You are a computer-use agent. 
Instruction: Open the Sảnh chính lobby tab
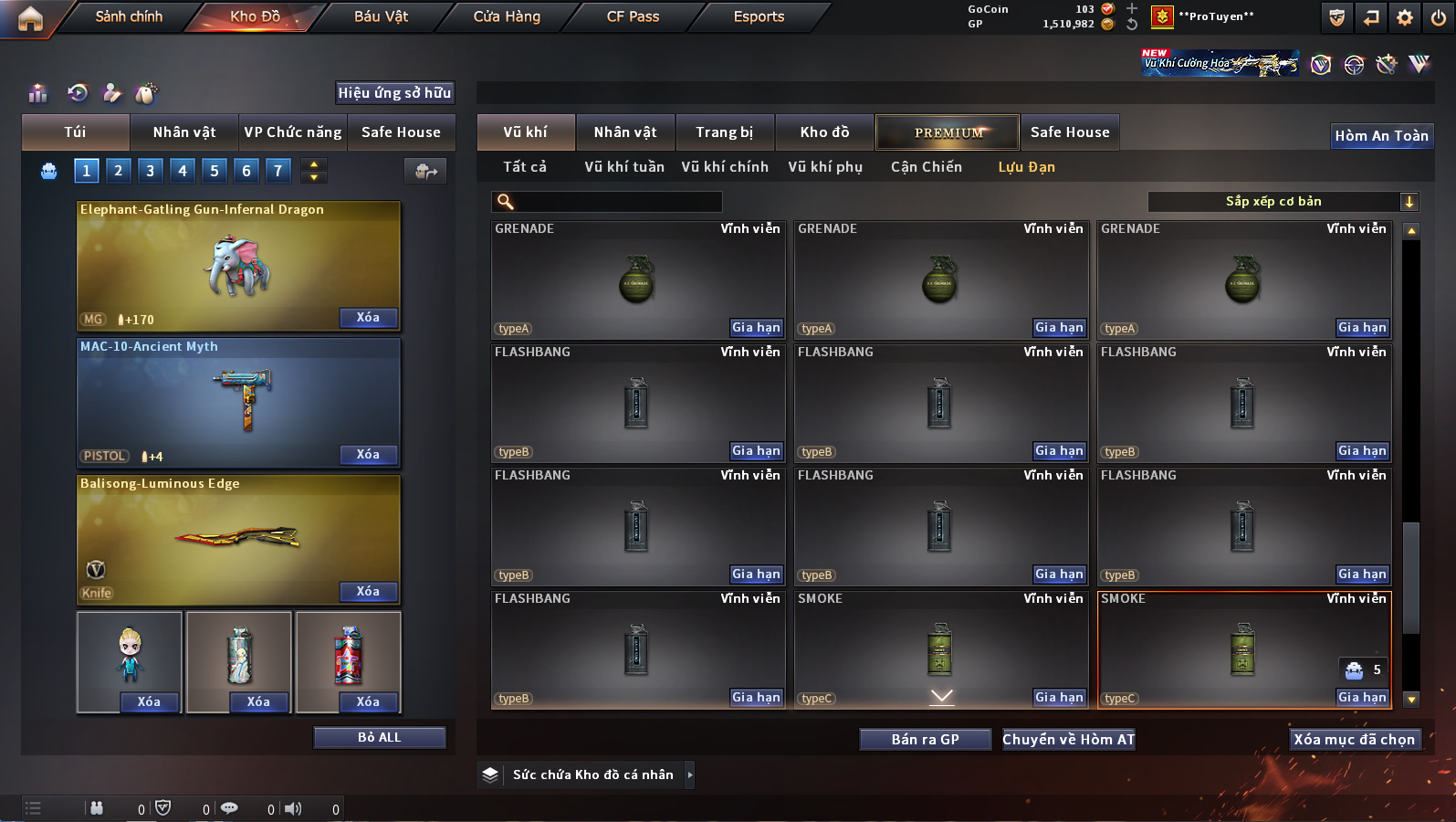(129, 16)
